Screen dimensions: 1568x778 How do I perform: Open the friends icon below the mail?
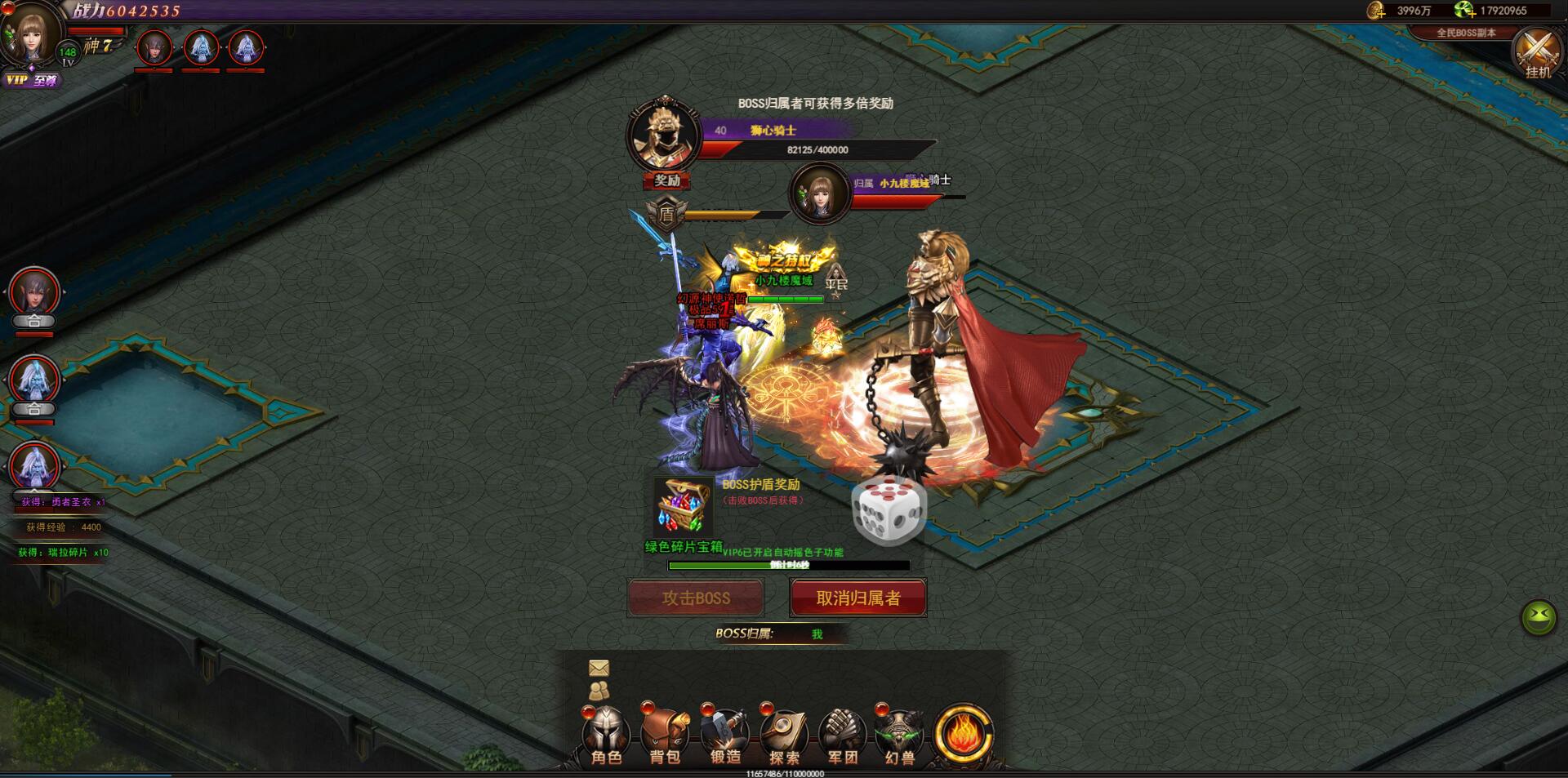pos(599,690)
